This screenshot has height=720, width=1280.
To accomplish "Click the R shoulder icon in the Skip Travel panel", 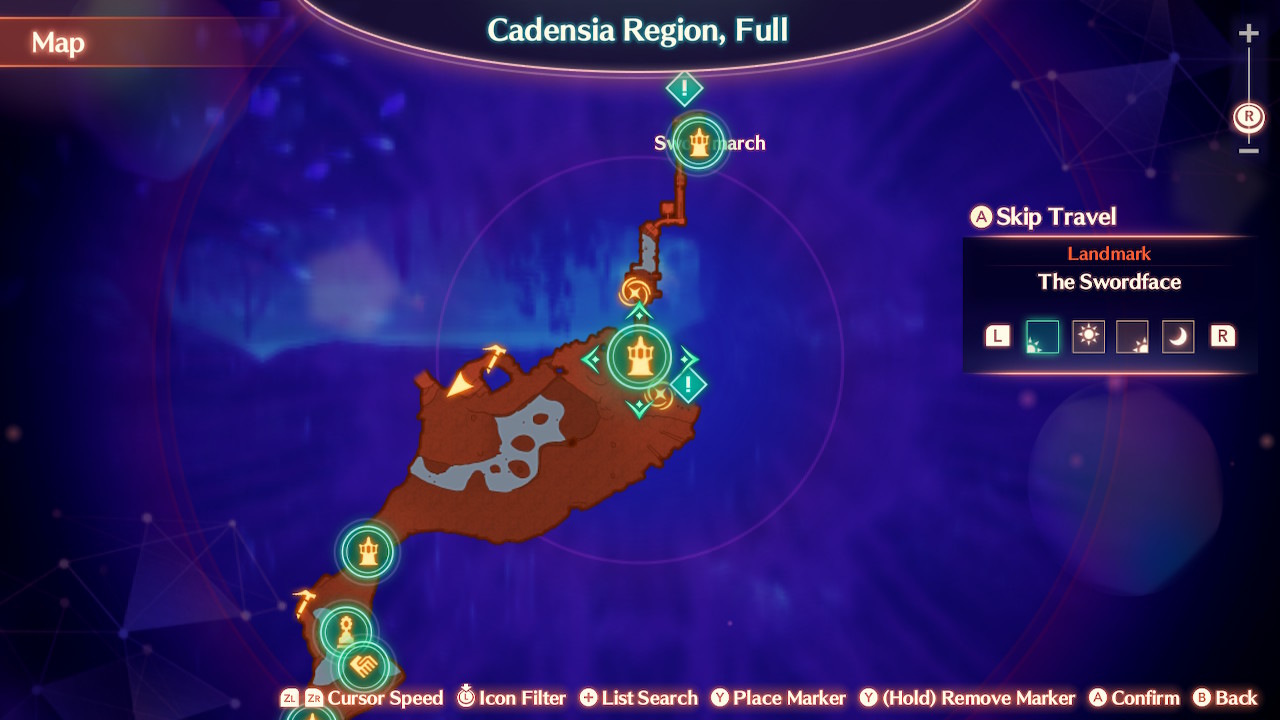I will tap(1222, 336).
